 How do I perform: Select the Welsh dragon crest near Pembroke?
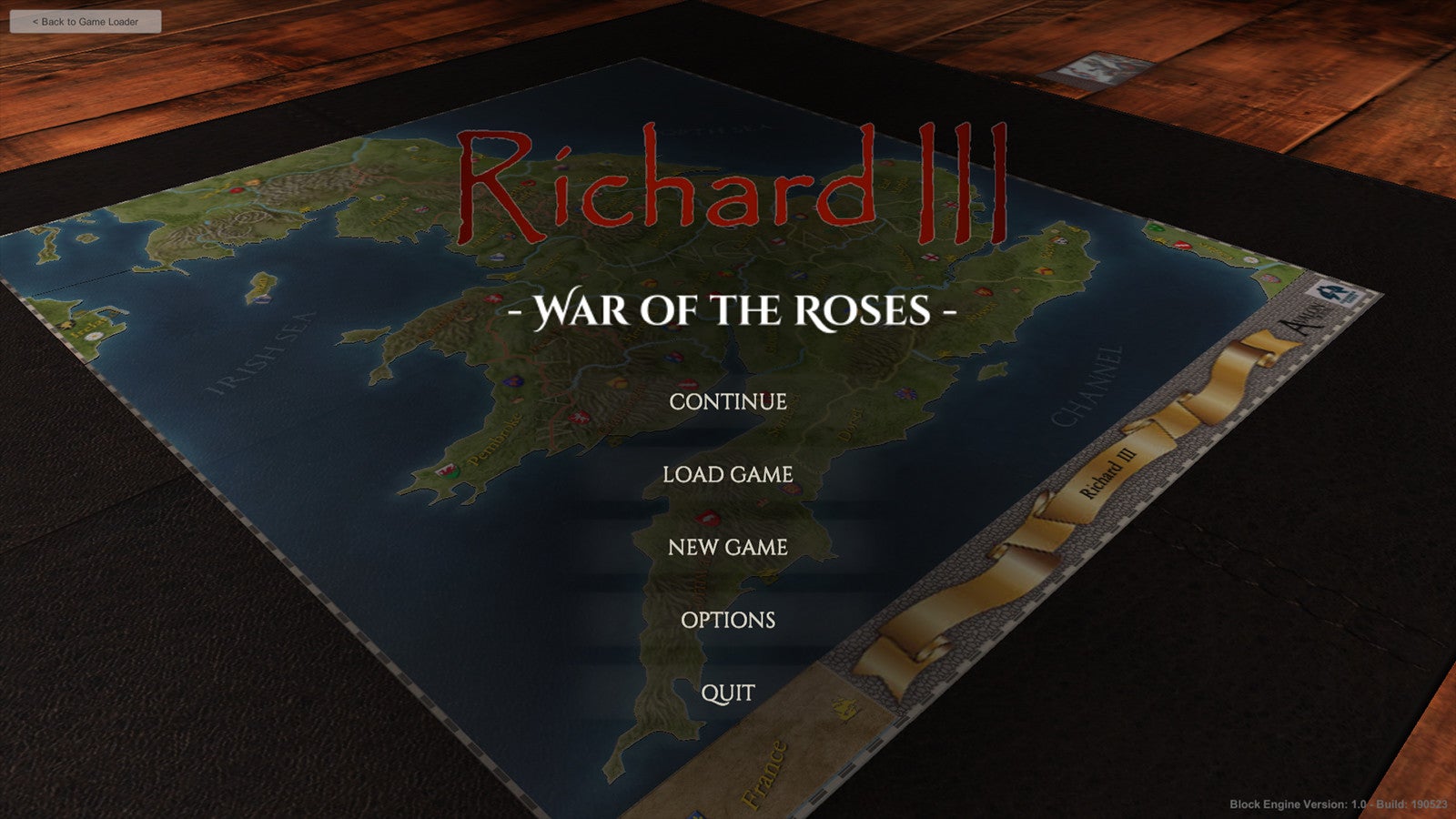[x=448, y=471]
